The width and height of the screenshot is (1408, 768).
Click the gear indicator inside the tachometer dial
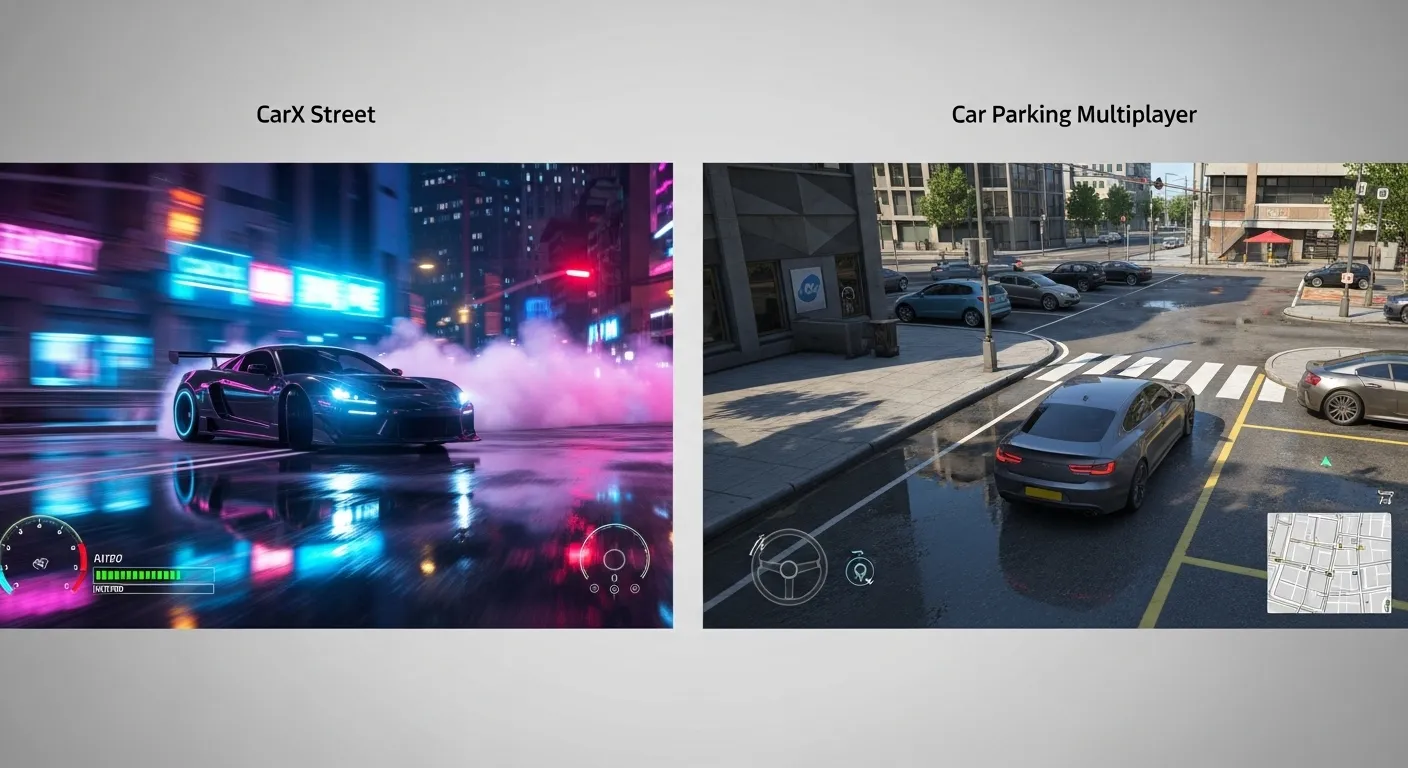[41, 562]
